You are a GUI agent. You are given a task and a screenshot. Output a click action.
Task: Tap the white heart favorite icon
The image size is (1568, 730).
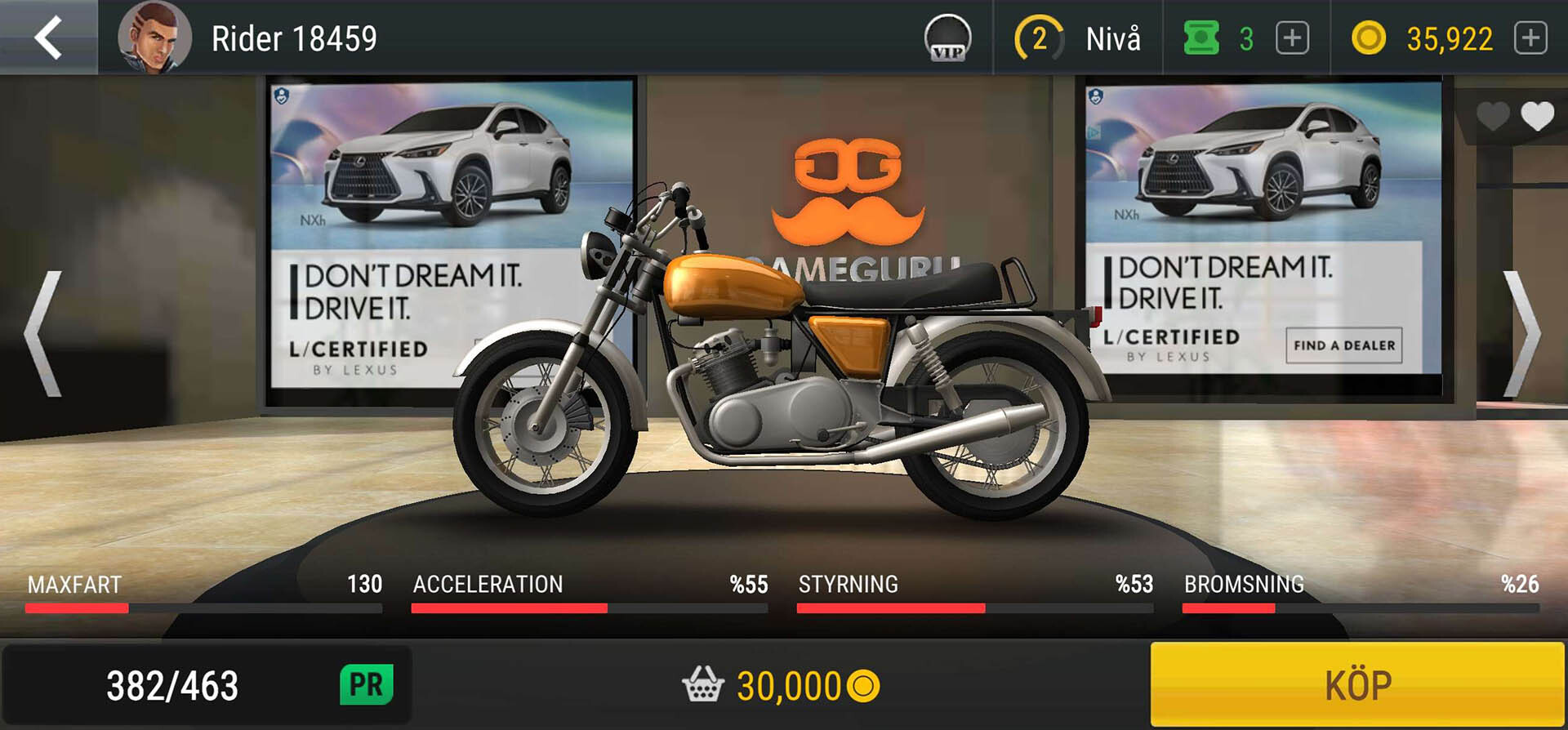click(1537, 117)
